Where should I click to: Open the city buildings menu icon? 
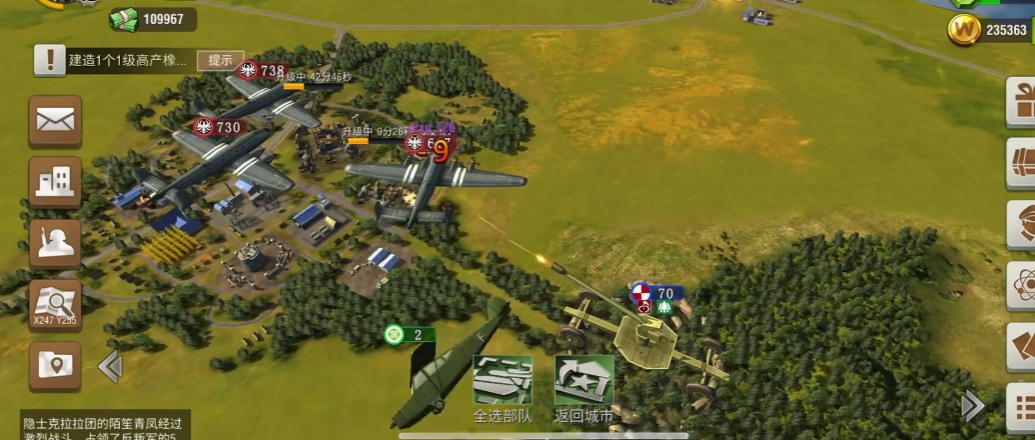[55, 181]
